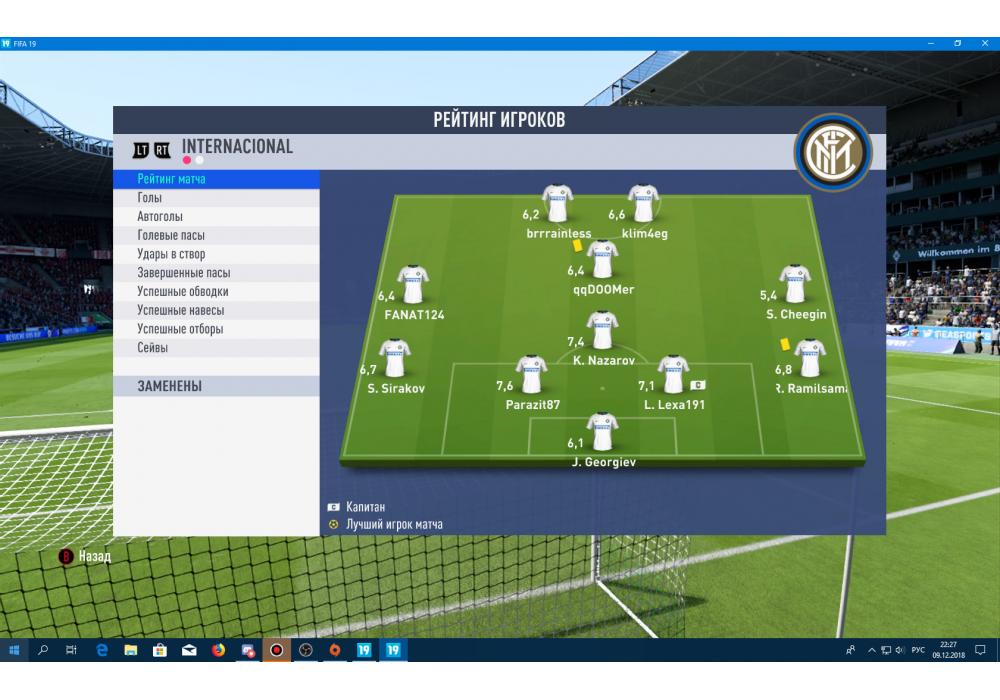Open Завершенные пасы stats
The image size is (1000, 700).
point(183,273)
